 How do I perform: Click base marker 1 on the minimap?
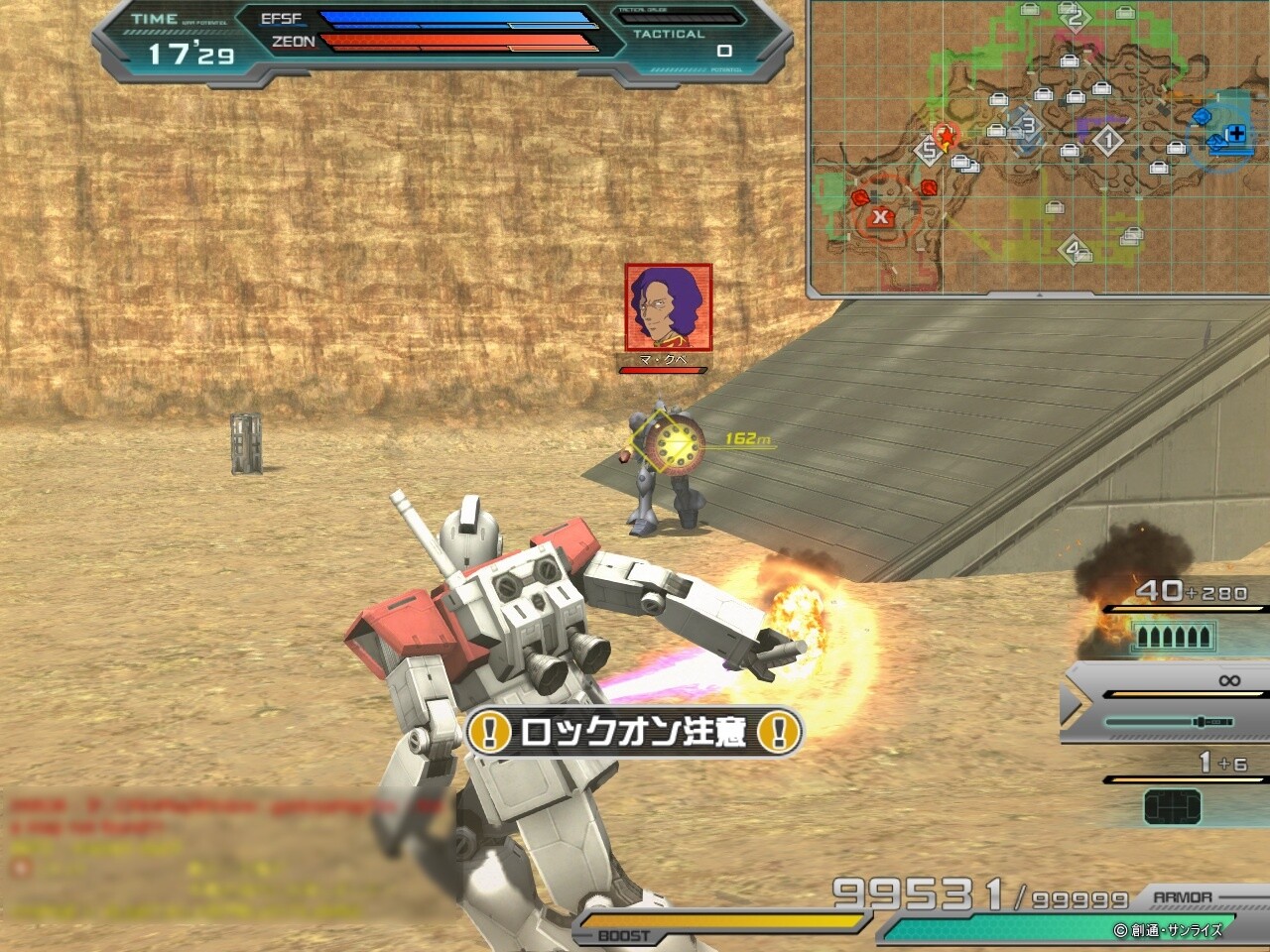(1108, 141)
